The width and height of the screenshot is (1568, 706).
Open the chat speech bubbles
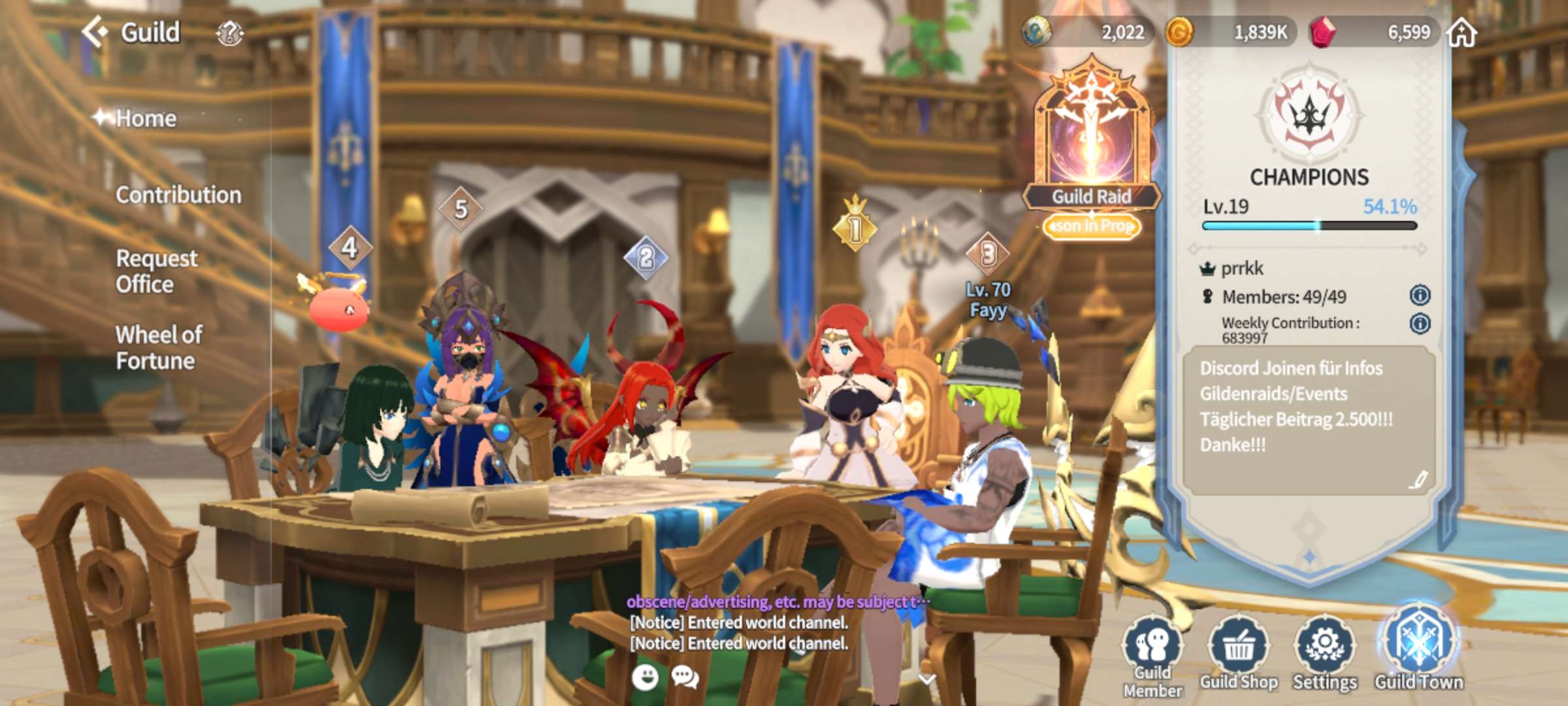pyautogui.click(x=685, y=678)
